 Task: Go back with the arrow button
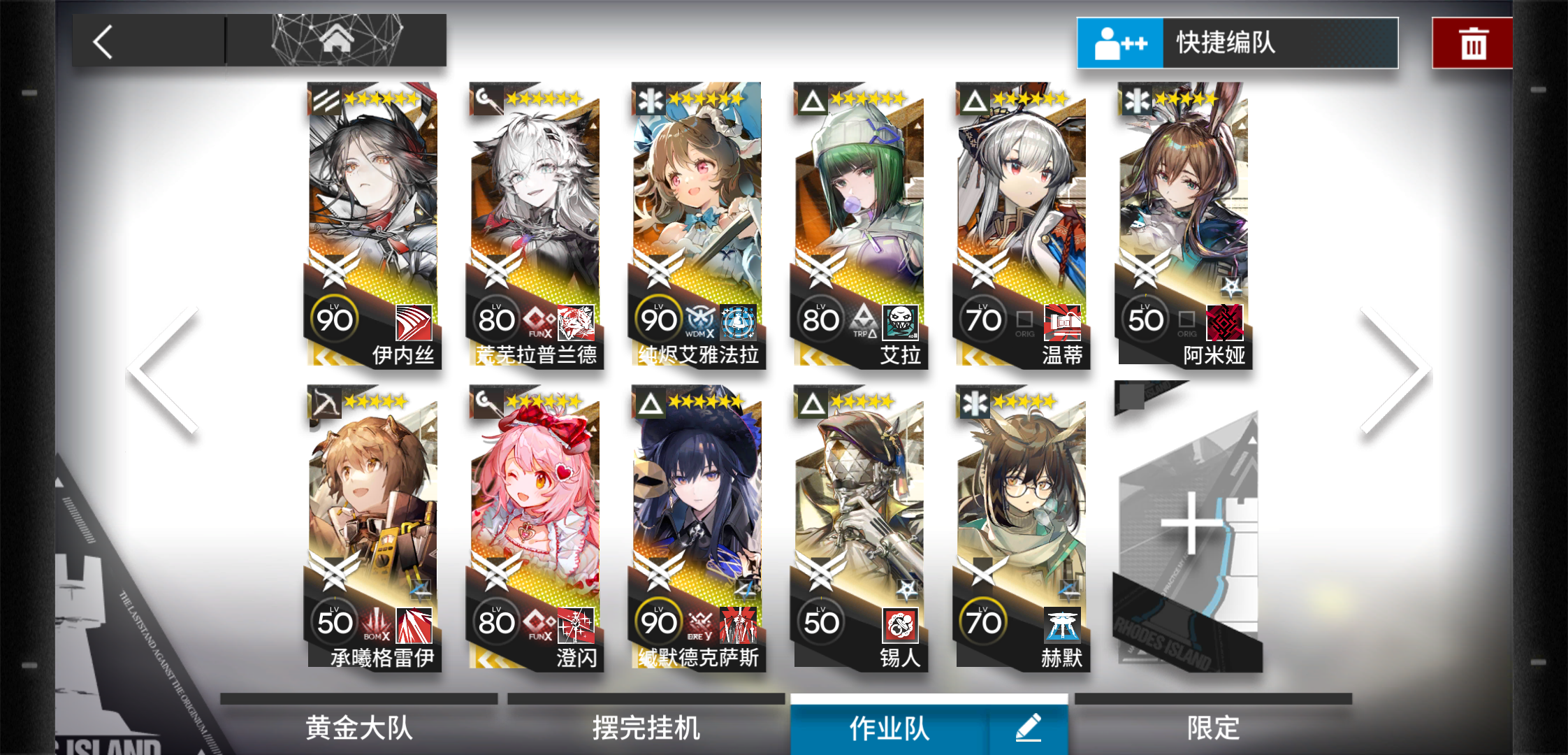click(103, 42)
